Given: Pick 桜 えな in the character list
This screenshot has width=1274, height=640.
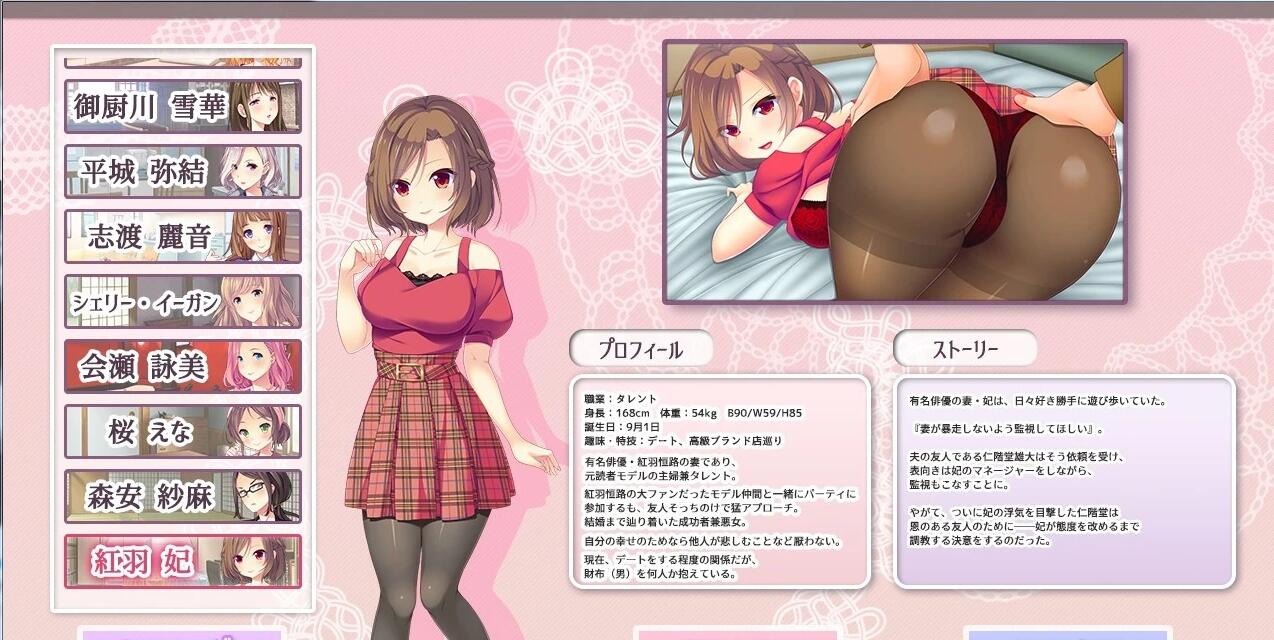Looking at the screenshot, I should (x=183, y=431).
